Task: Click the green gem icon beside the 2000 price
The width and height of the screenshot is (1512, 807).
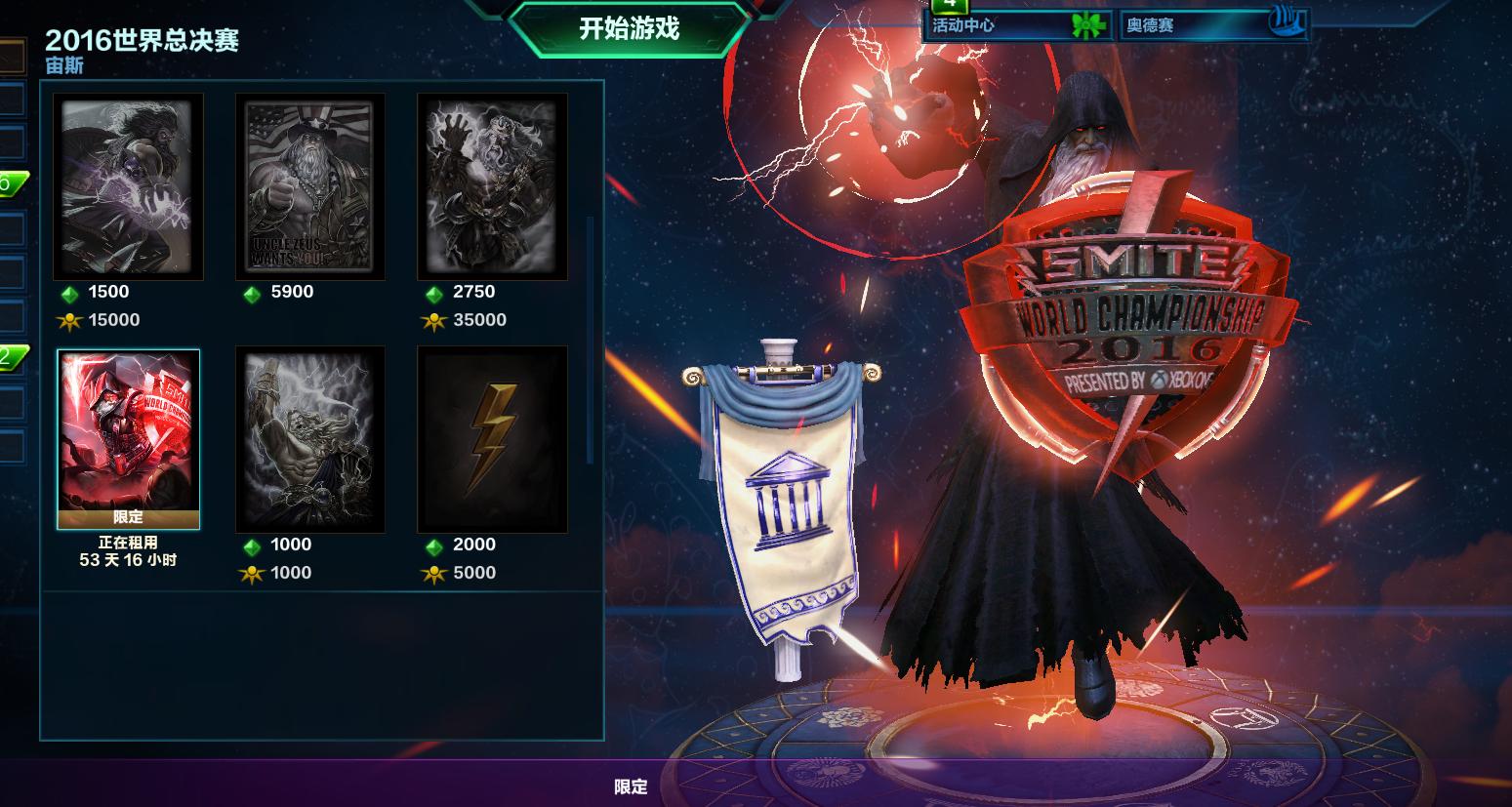Action: 434,545
